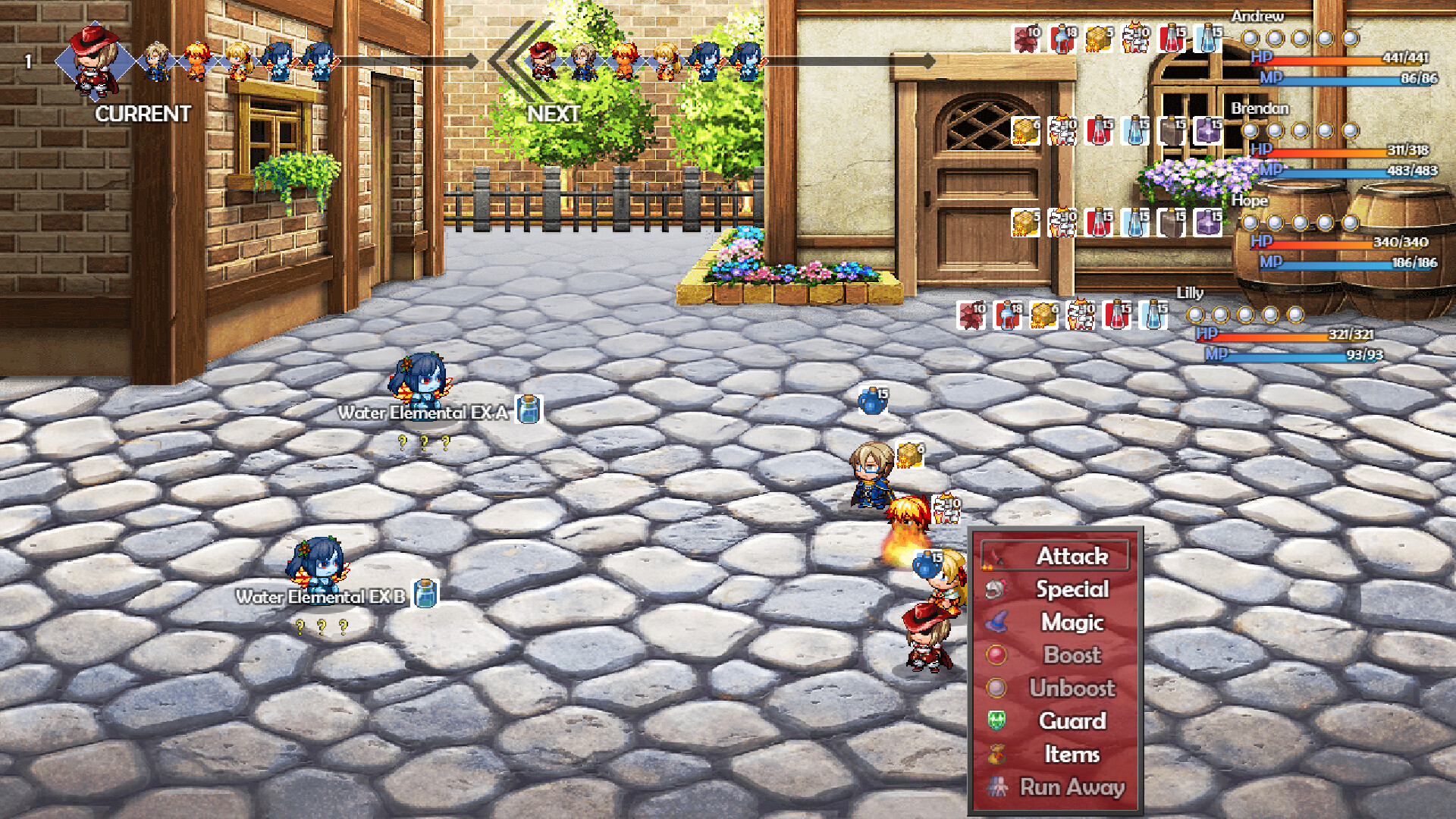
Task: Click the honeycomb x5 icon under Andrew's items
Action: click(x=1098, y=37)
